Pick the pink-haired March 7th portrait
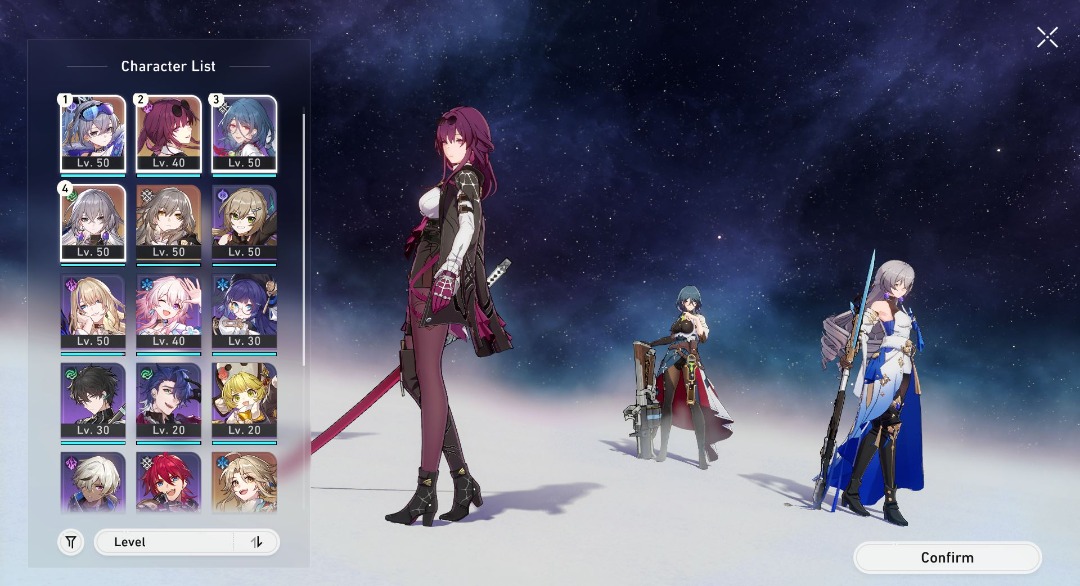 [x=168, y=313]
